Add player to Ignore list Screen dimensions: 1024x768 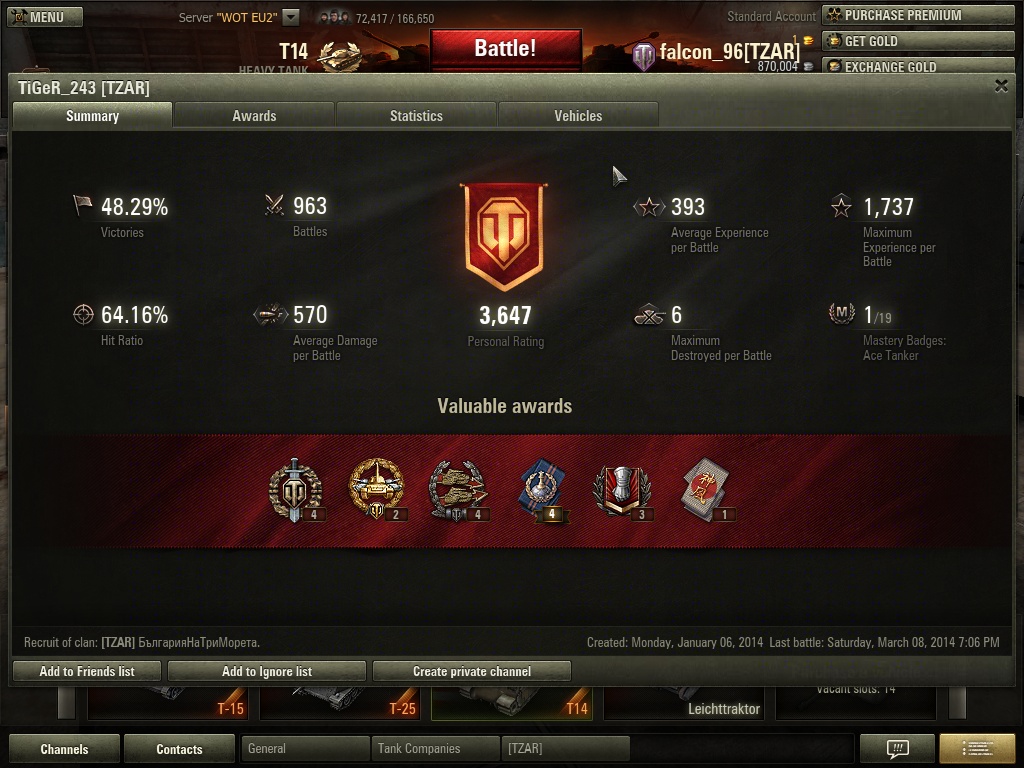[266, 671]
